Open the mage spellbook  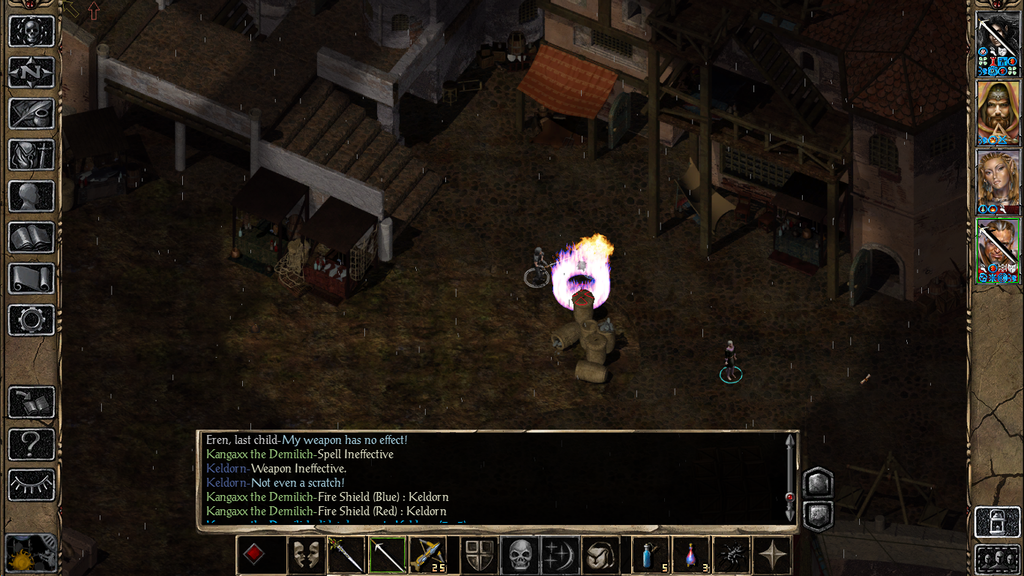coord(31,237)
